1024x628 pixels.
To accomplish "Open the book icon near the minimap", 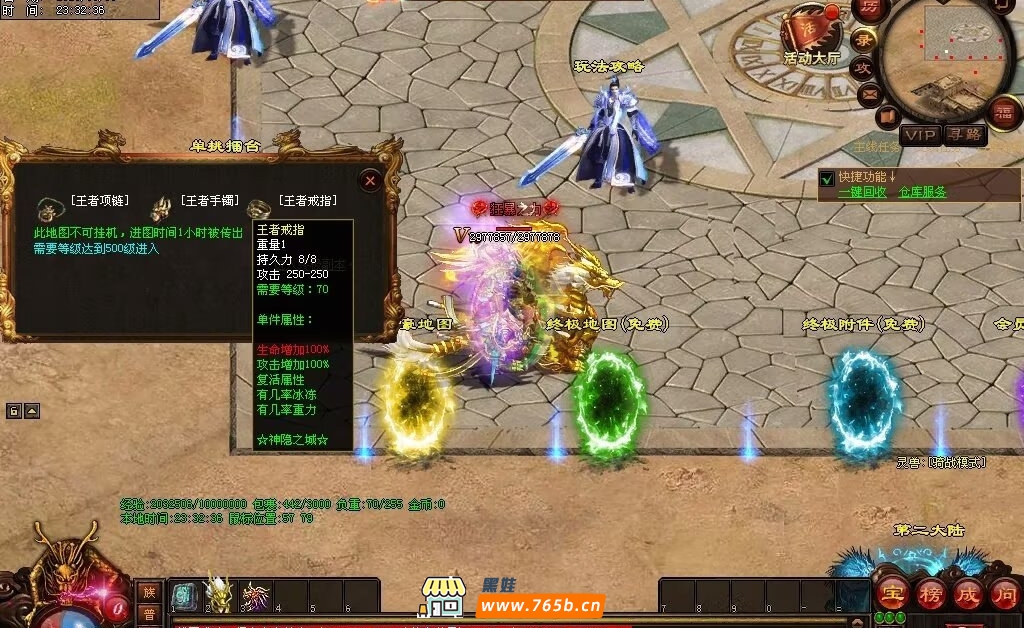I will click(887, 118).
